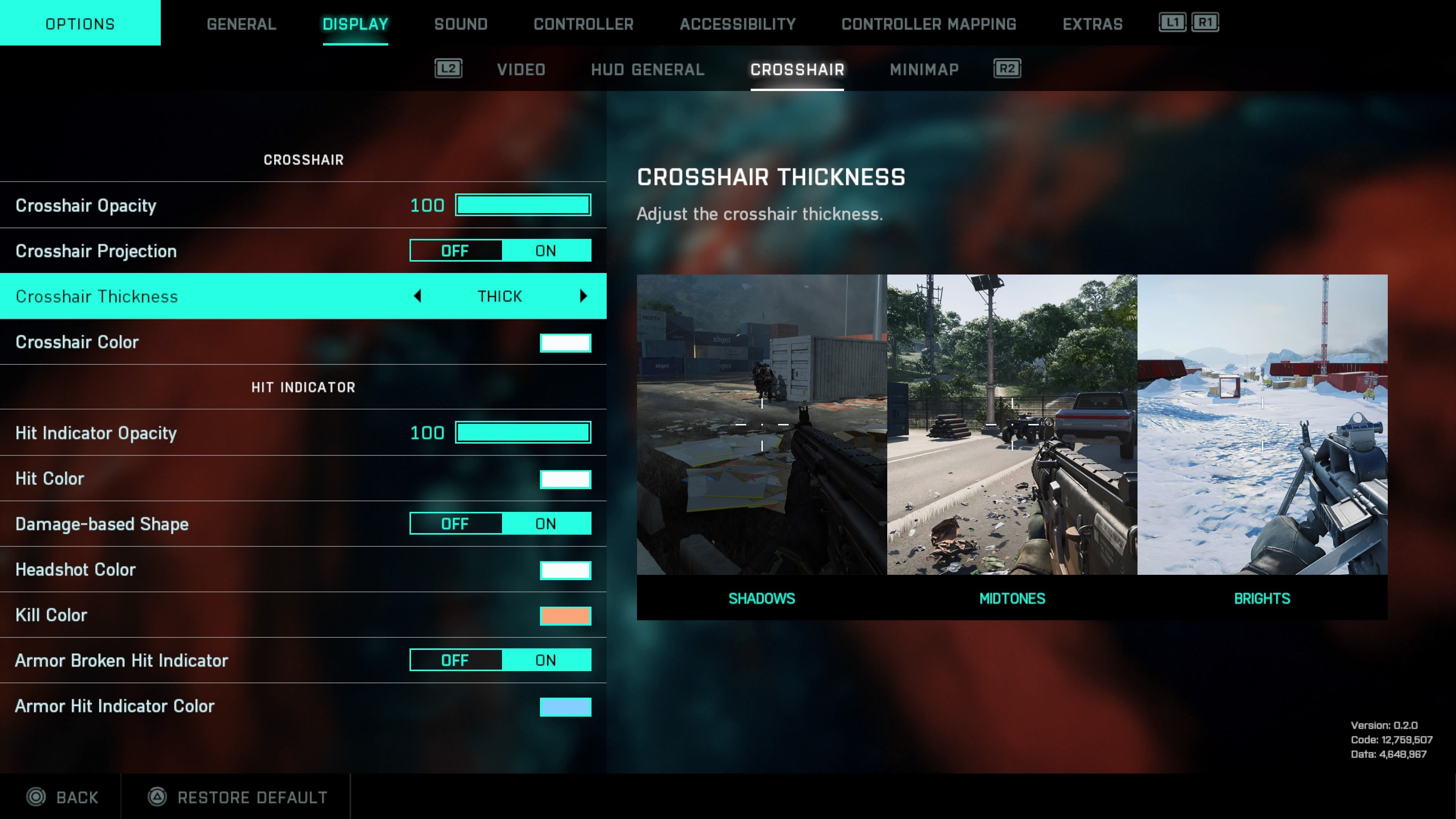Click left arrow to decrease Crosshair Thickness
1456x819 pixels.
[419, 296]
